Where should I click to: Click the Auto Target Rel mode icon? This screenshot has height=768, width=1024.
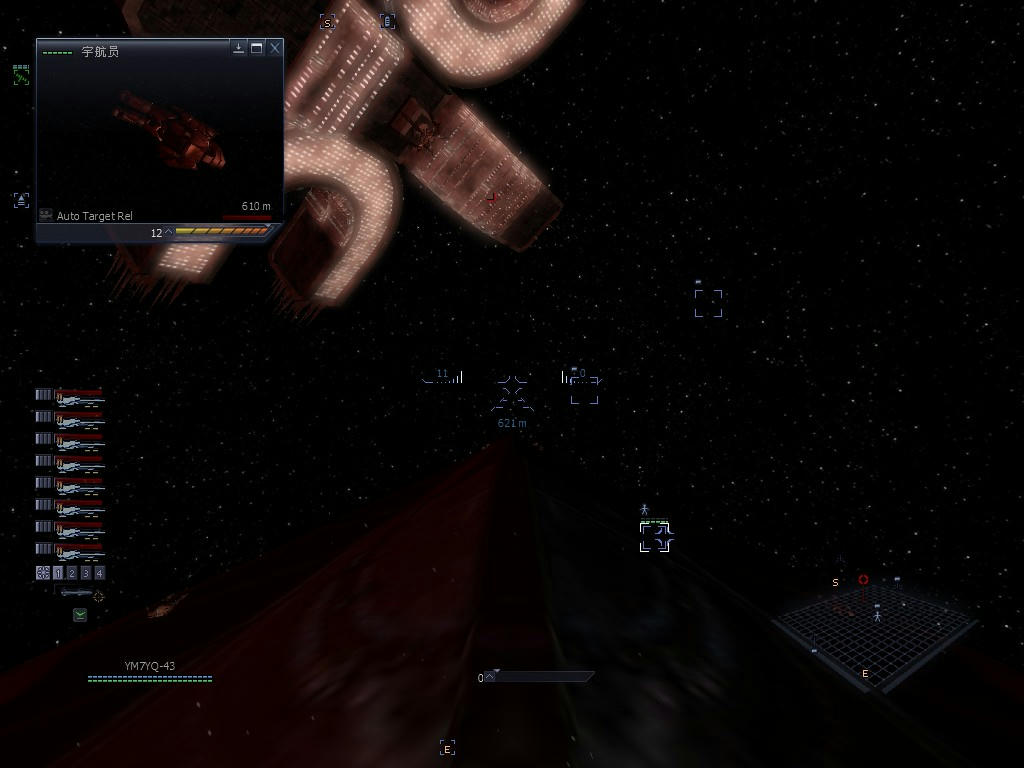pos(46,215)
